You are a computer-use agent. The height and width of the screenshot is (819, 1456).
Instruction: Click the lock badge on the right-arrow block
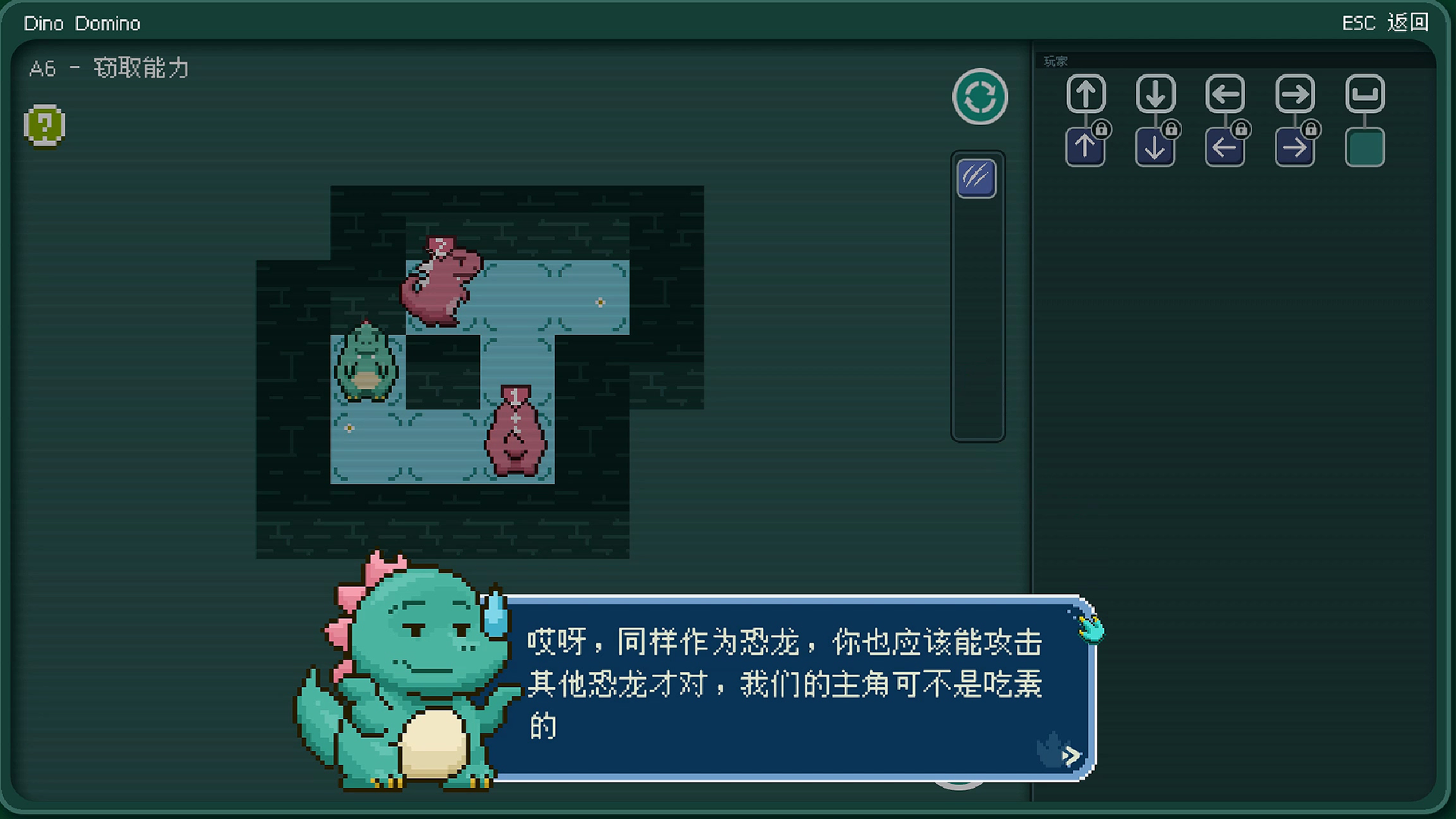click(1312, 128)
